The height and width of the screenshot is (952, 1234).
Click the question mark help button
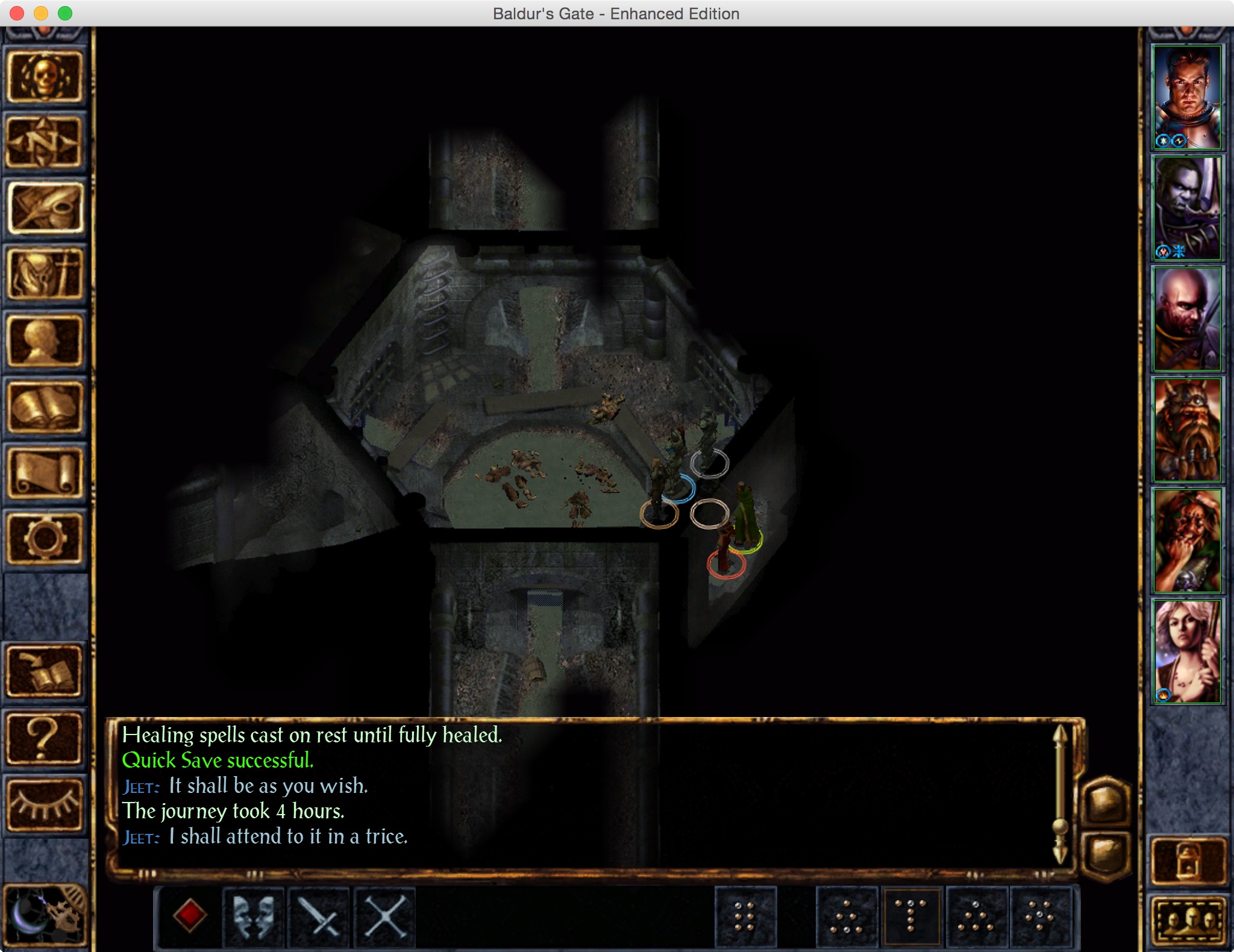pos(44,738)
